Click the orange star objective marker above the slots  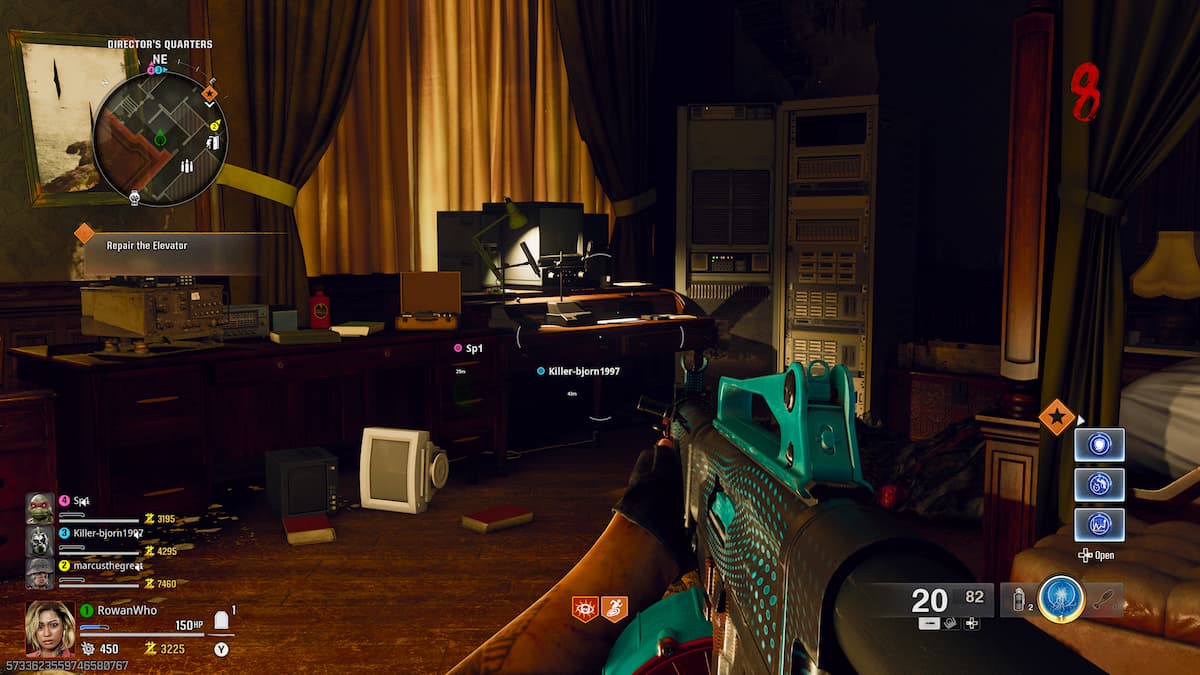point(1056,416)
